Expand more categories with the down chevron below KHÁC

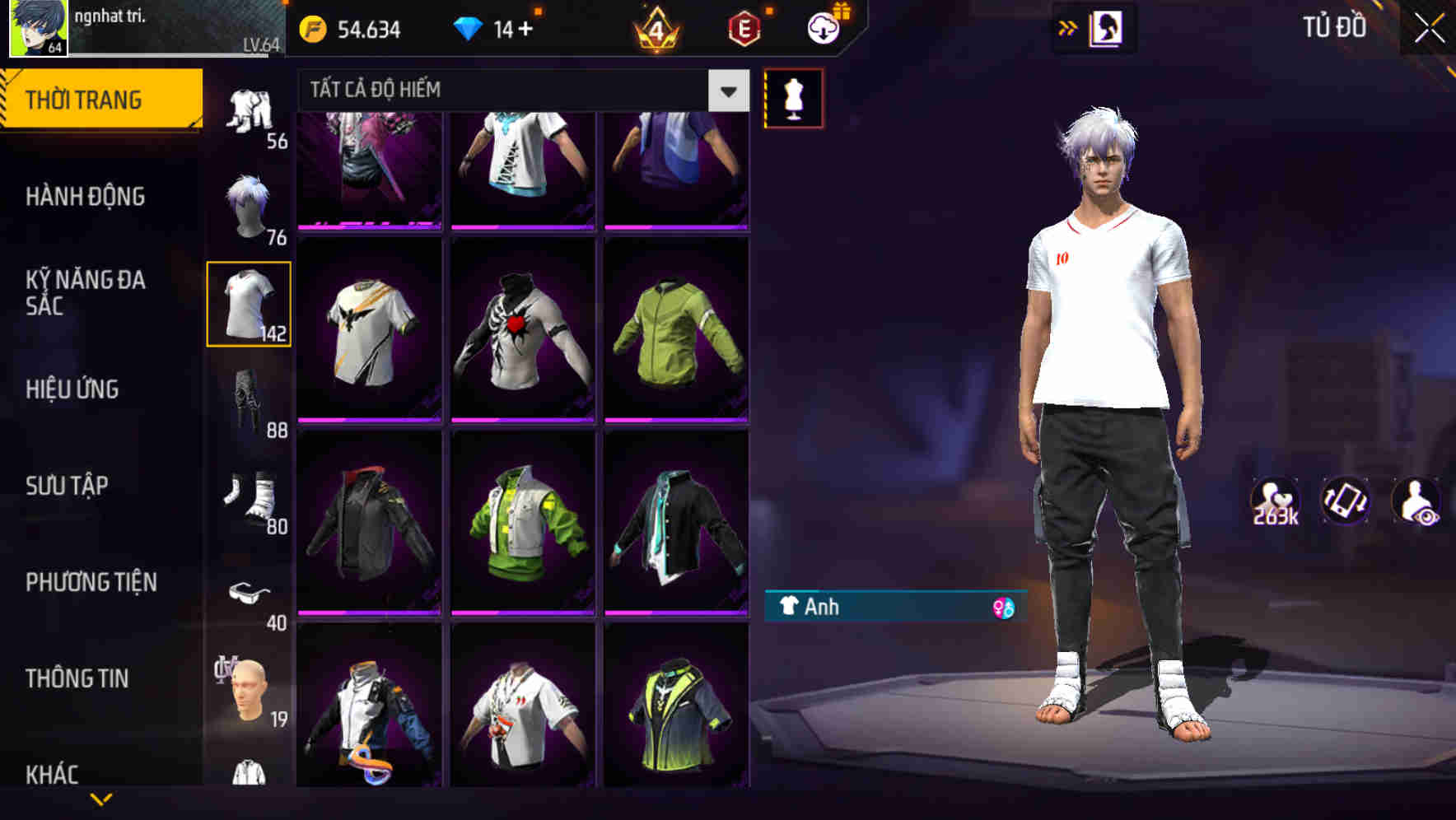click(x=102, y=797)
